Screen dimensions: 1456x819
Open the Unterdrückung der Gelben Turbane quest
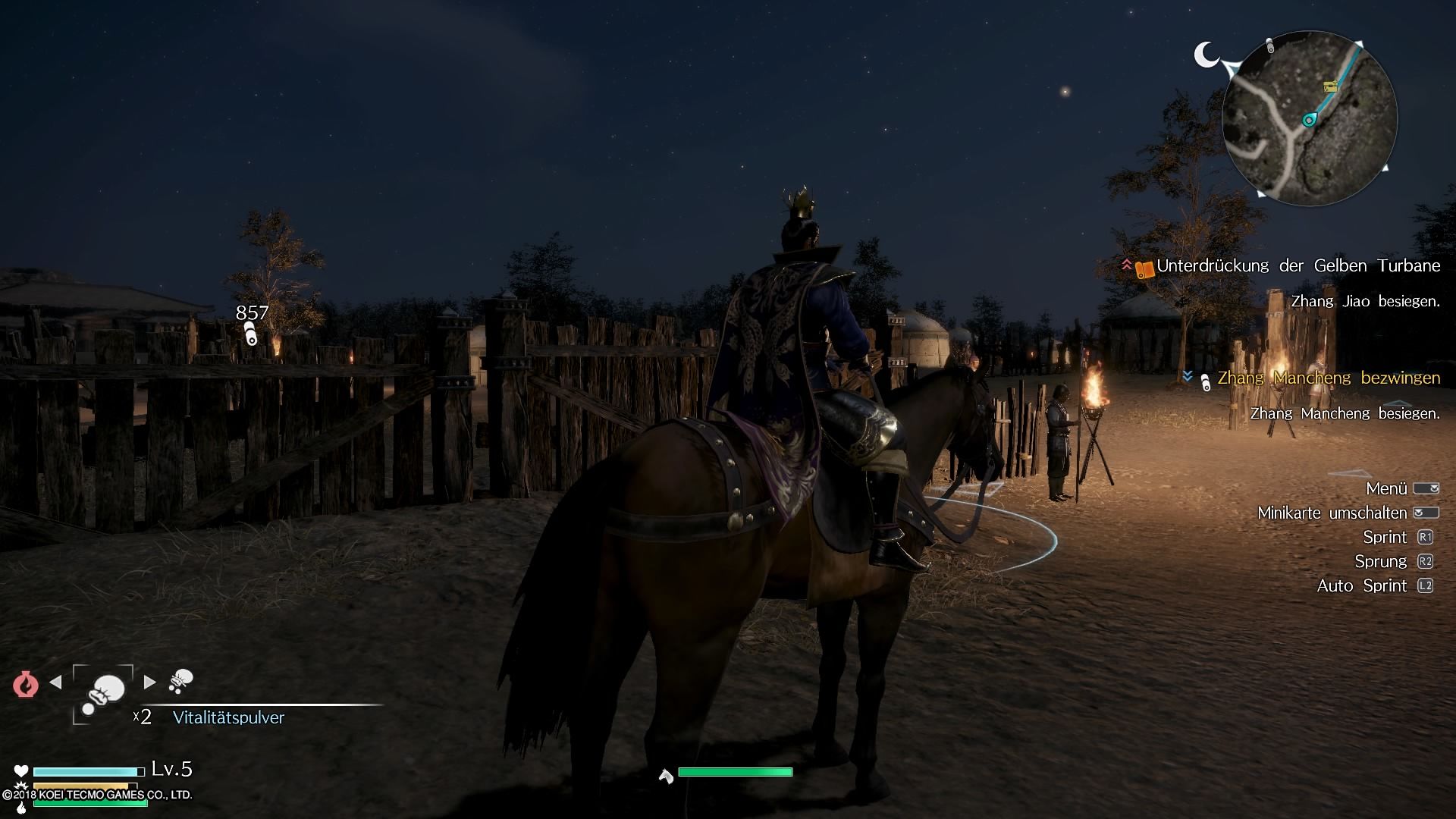pyautogui.click(x=1298, y=266)
